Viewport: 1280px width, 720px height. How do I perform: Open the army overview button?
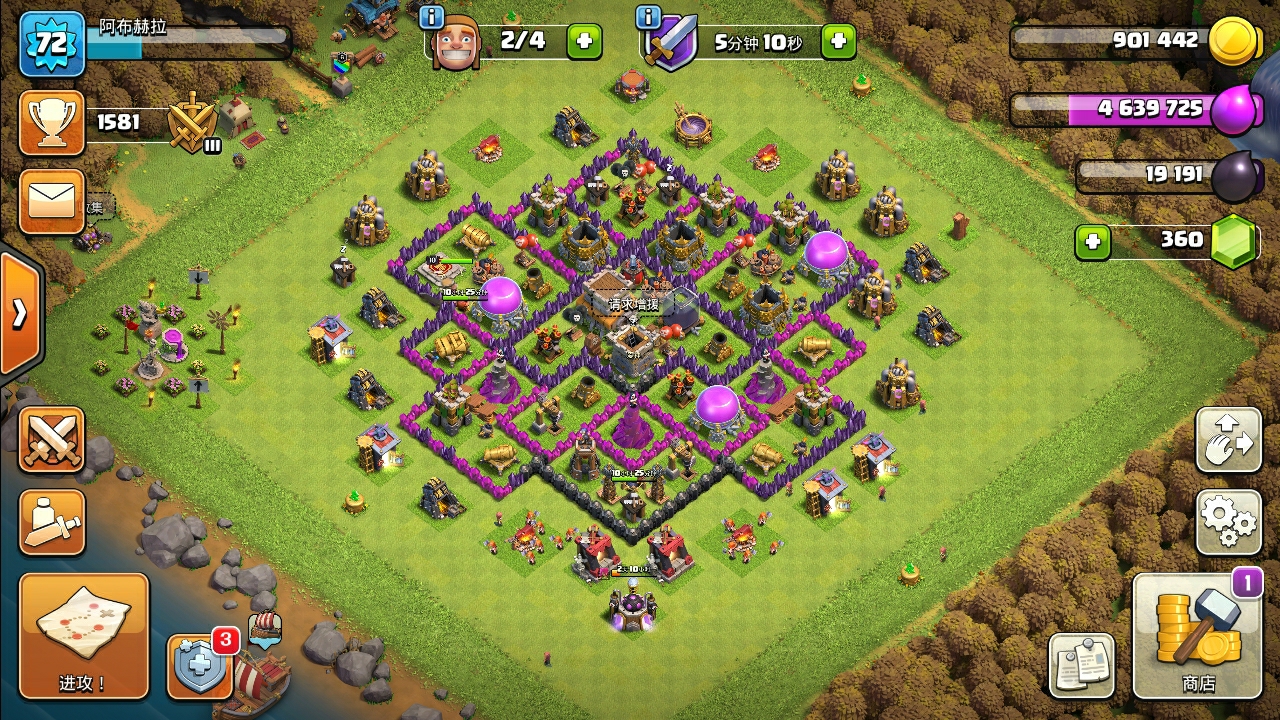tap(52, 521)
